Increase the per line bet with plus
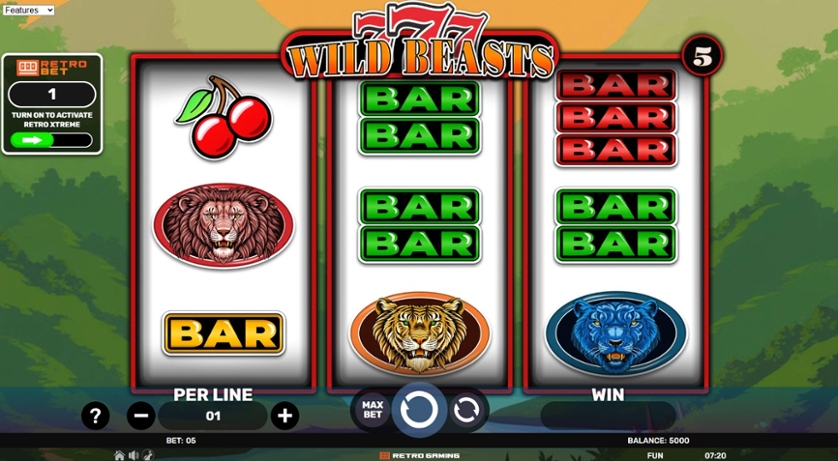 tap(285, 415)
